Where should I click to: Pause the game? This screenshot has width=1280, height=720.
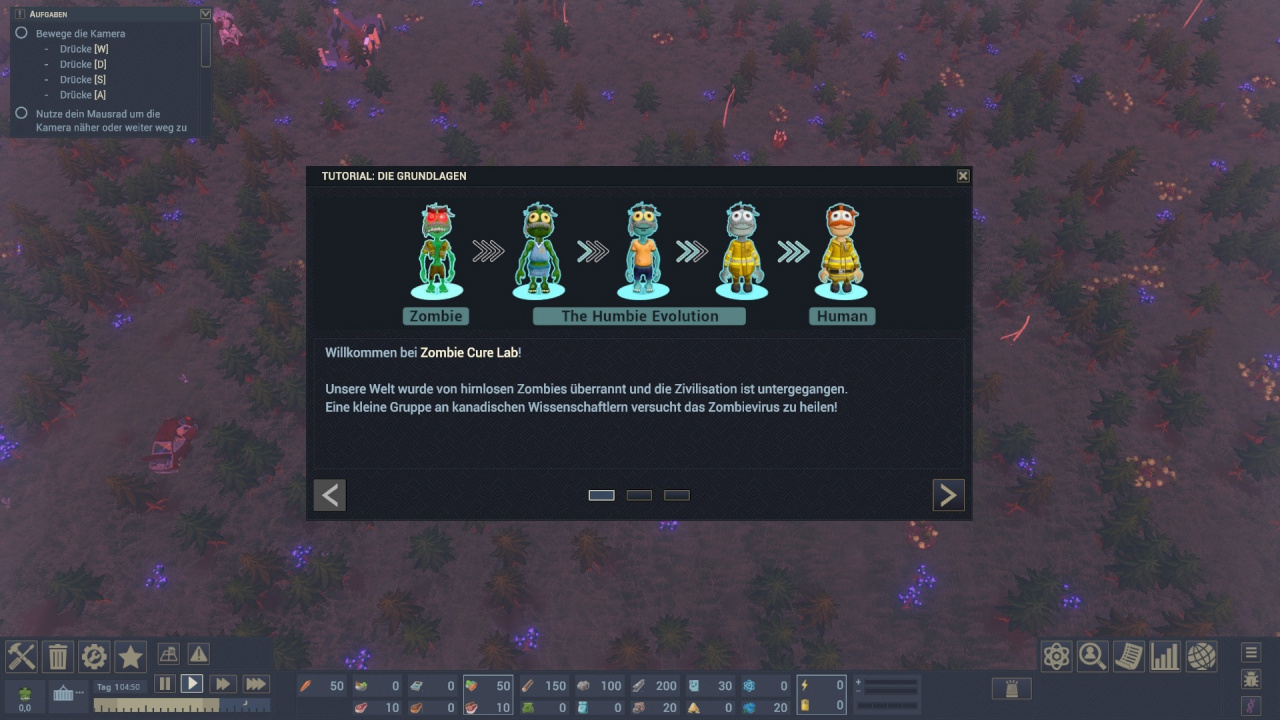pyautogui.click(x=164, y=684)
